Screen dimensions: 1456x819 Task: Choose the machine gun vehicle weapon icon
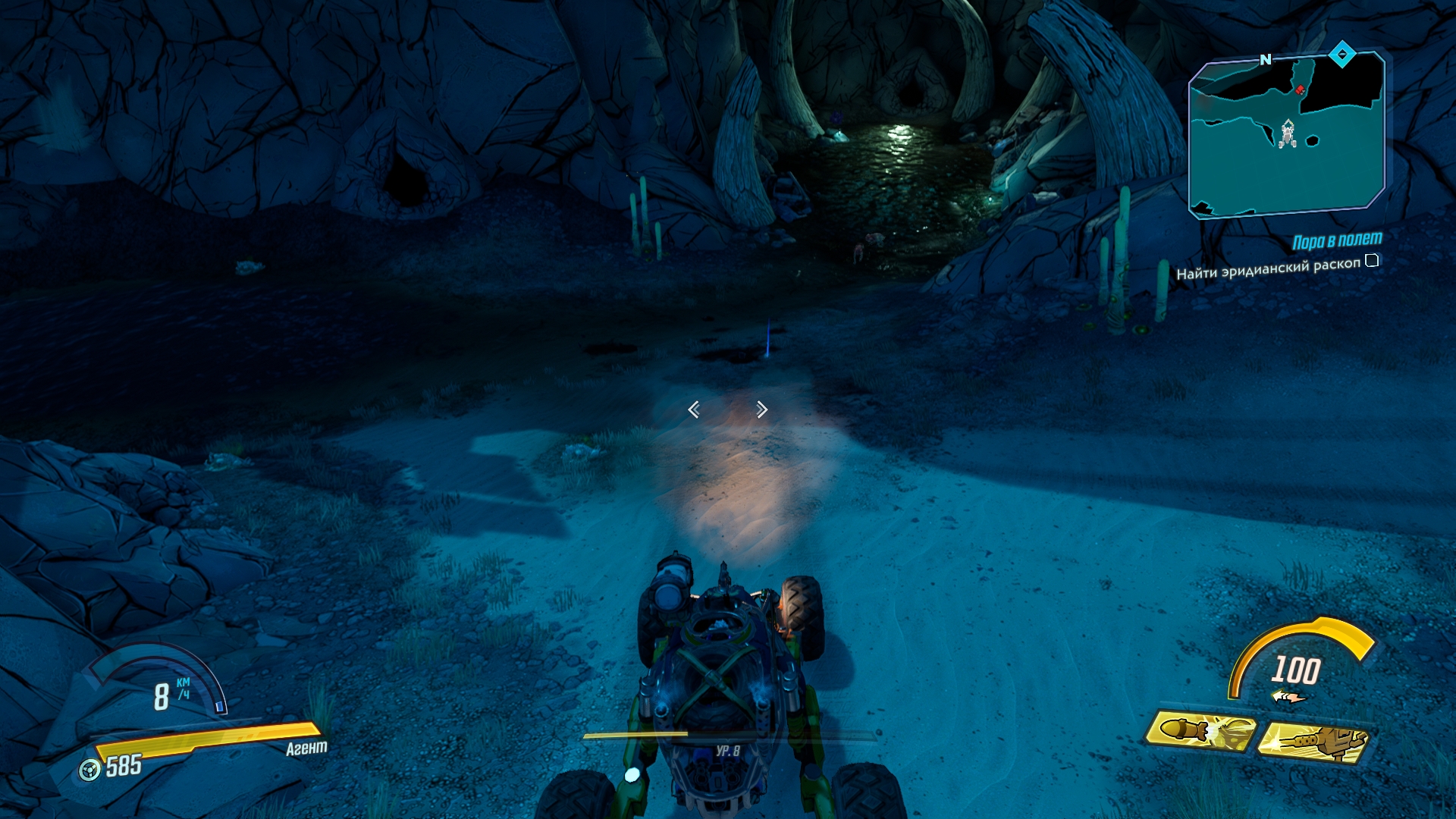(1313, 741)
